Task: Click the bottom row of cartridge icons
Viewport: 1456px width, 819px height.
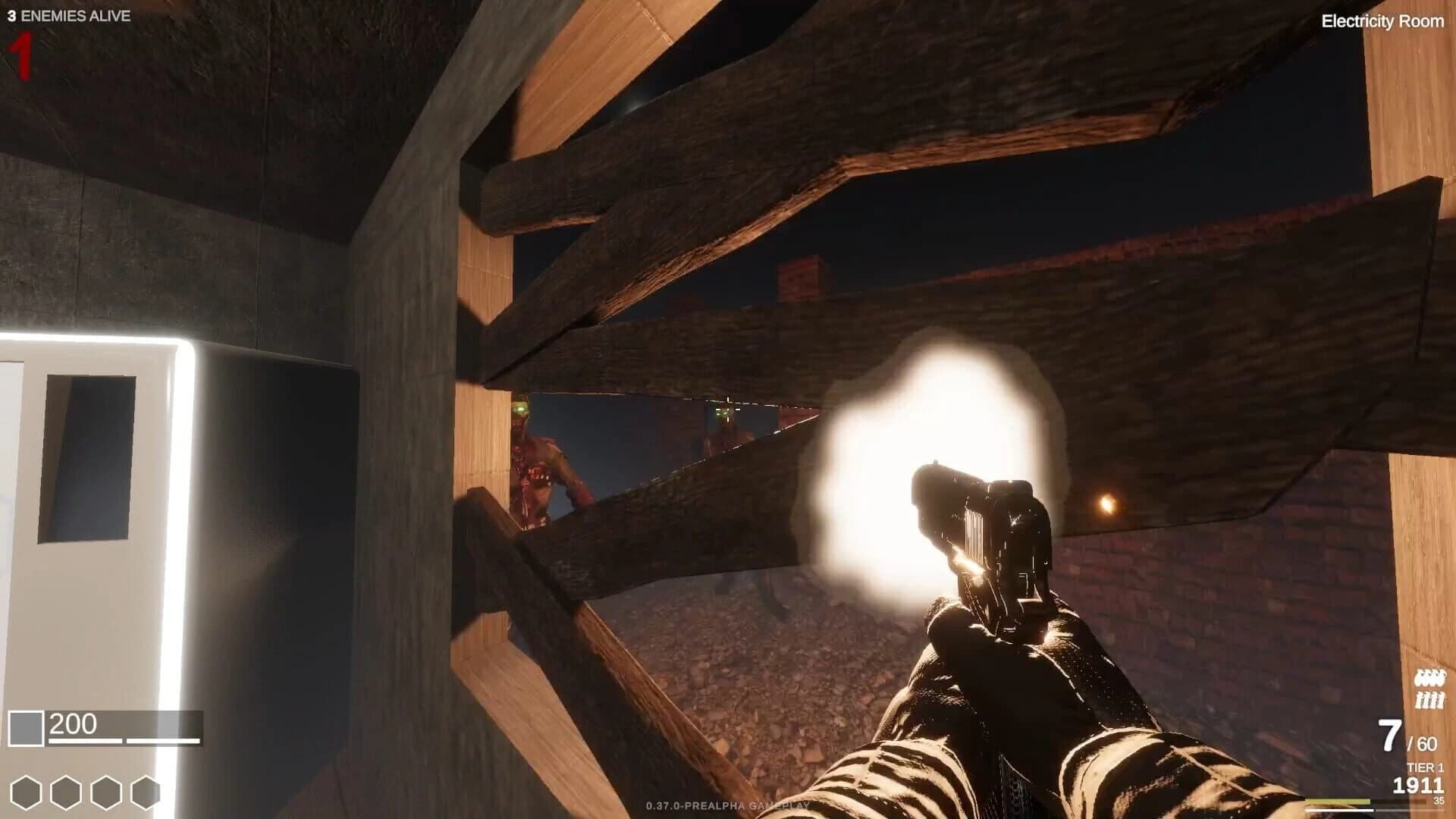Action: coord(1432,701)
